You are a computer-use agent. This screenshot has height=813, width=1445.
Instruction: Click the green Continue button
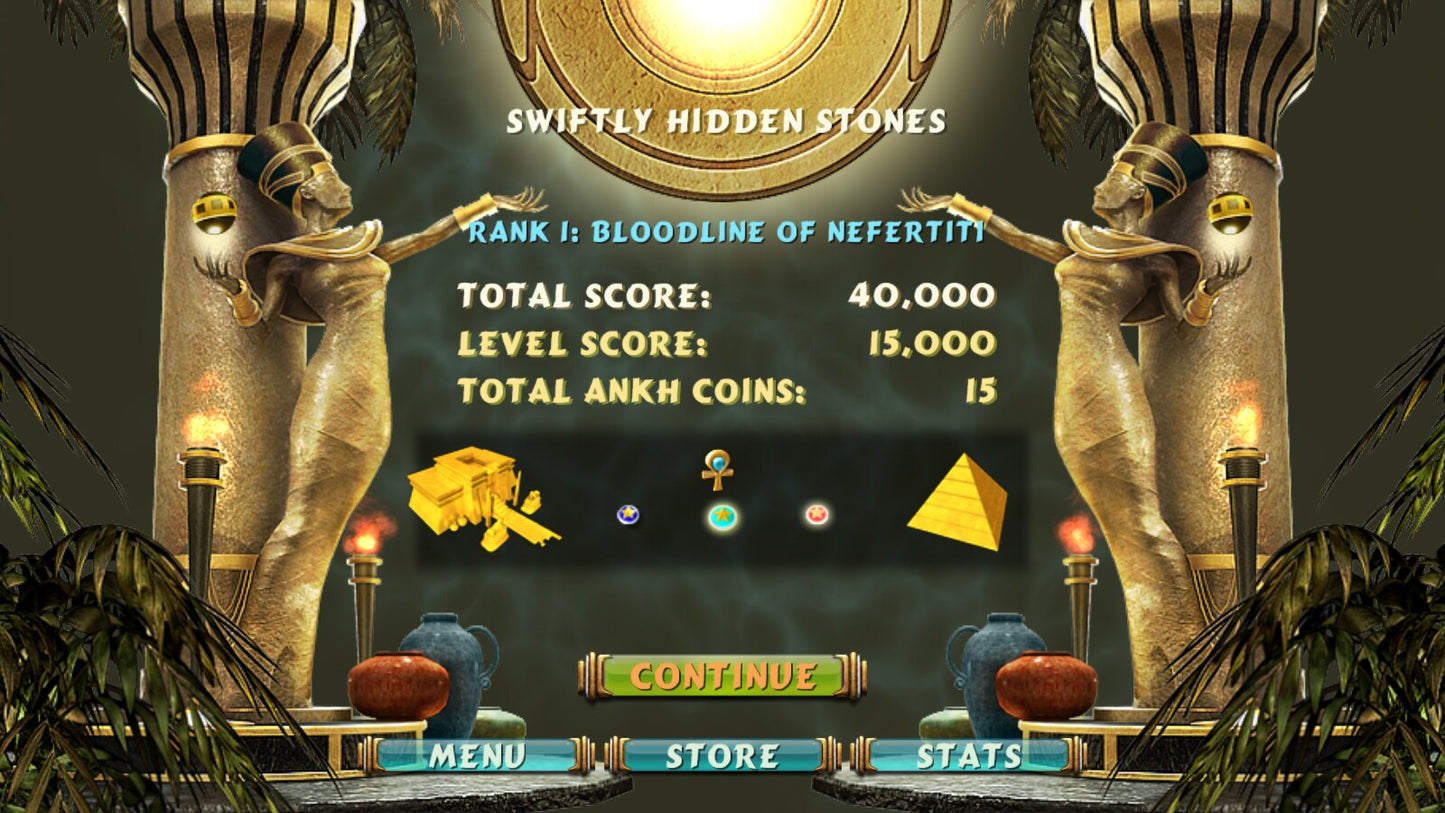click(x=722, y=676)
